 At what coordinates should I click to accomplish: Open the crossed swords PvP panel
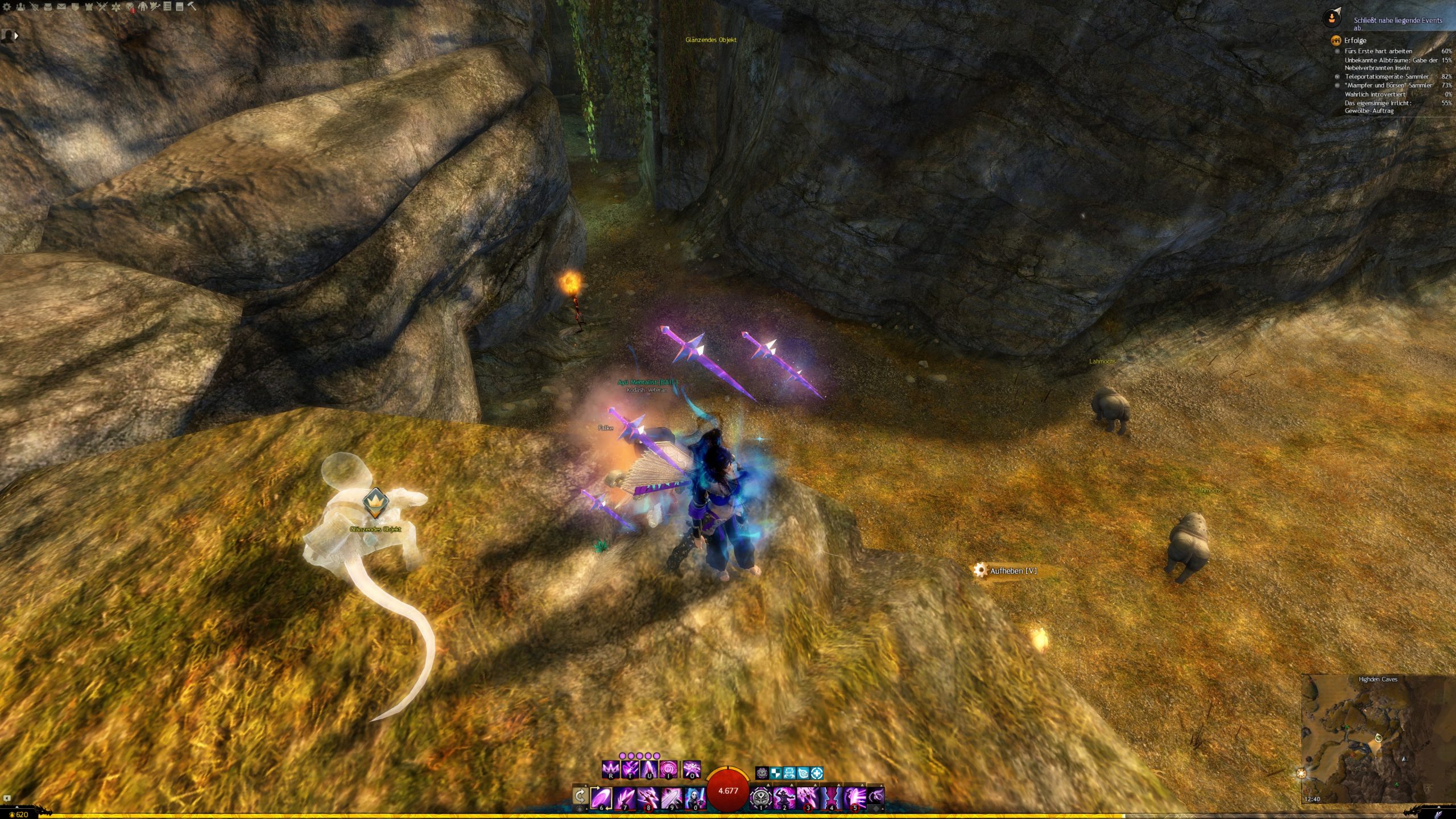[102, 7]
